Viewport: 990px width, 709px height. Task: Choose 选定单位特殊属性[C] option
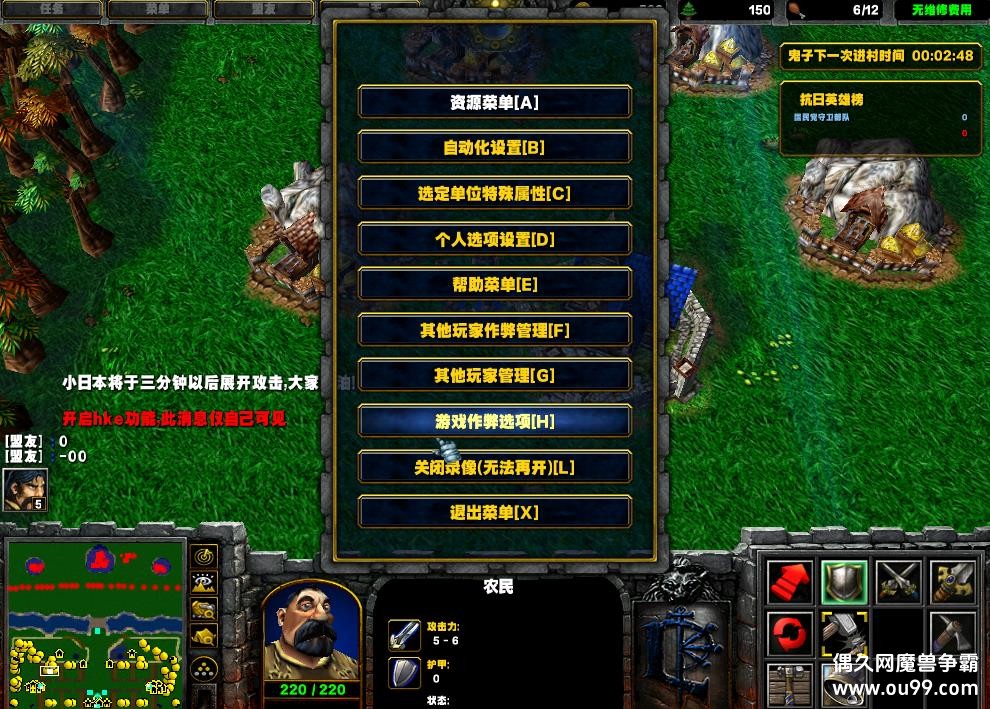494,193
